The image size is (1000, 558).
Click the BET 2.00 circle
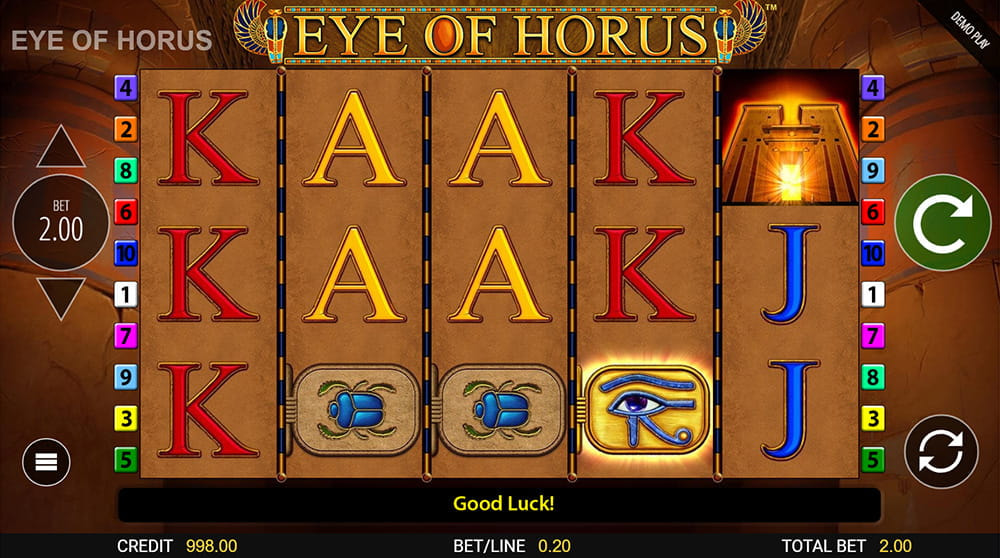(x=60, y=223)
